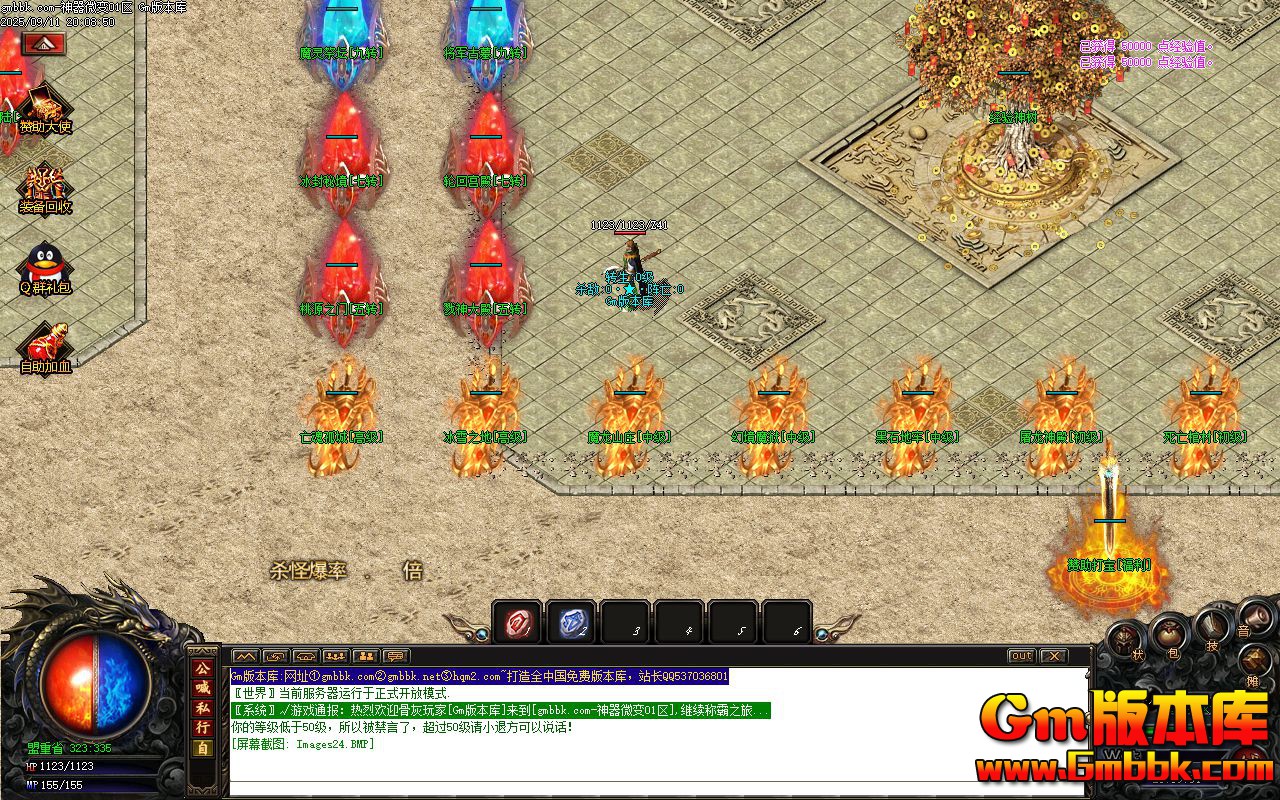1280x800 pixels.
Task: Click the 'out' button on the chat window
Action: pyautogui.click(x=1020, y=657)
